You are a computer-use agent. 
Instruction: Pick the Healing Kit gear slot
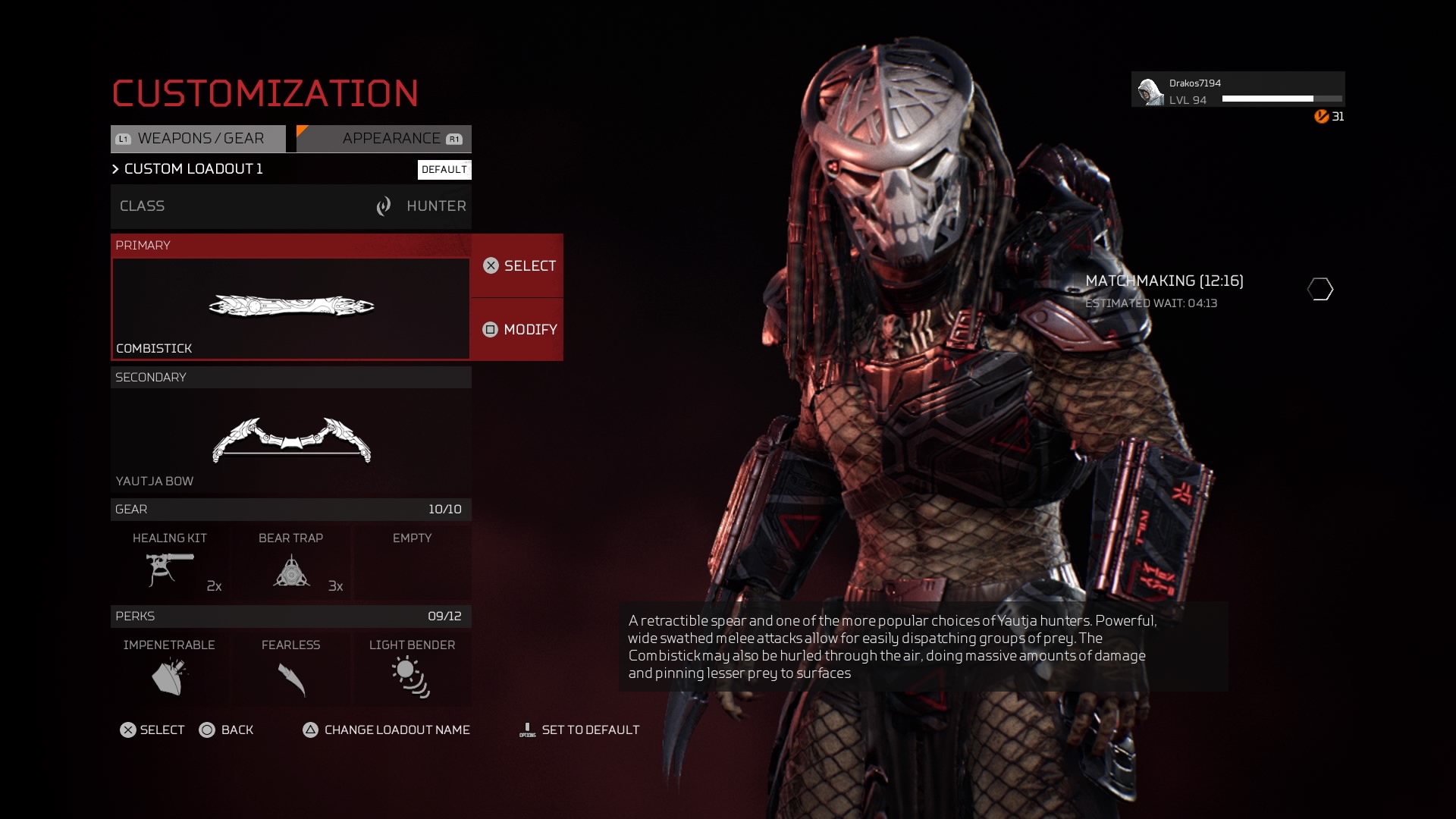[x=170, y=563]
